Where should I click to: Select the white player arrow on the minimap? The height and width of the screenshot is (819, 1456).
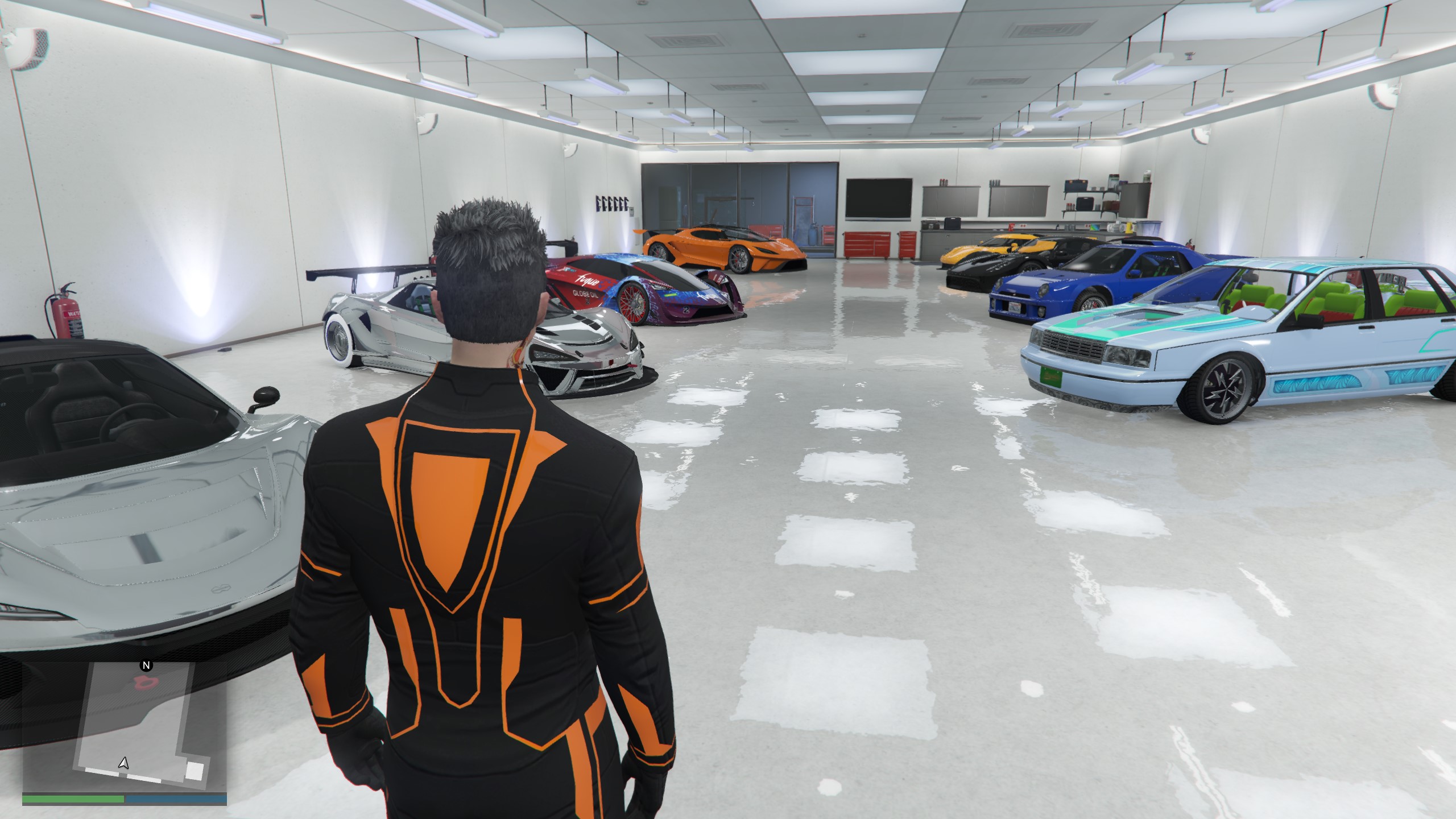tap(123, 764)
